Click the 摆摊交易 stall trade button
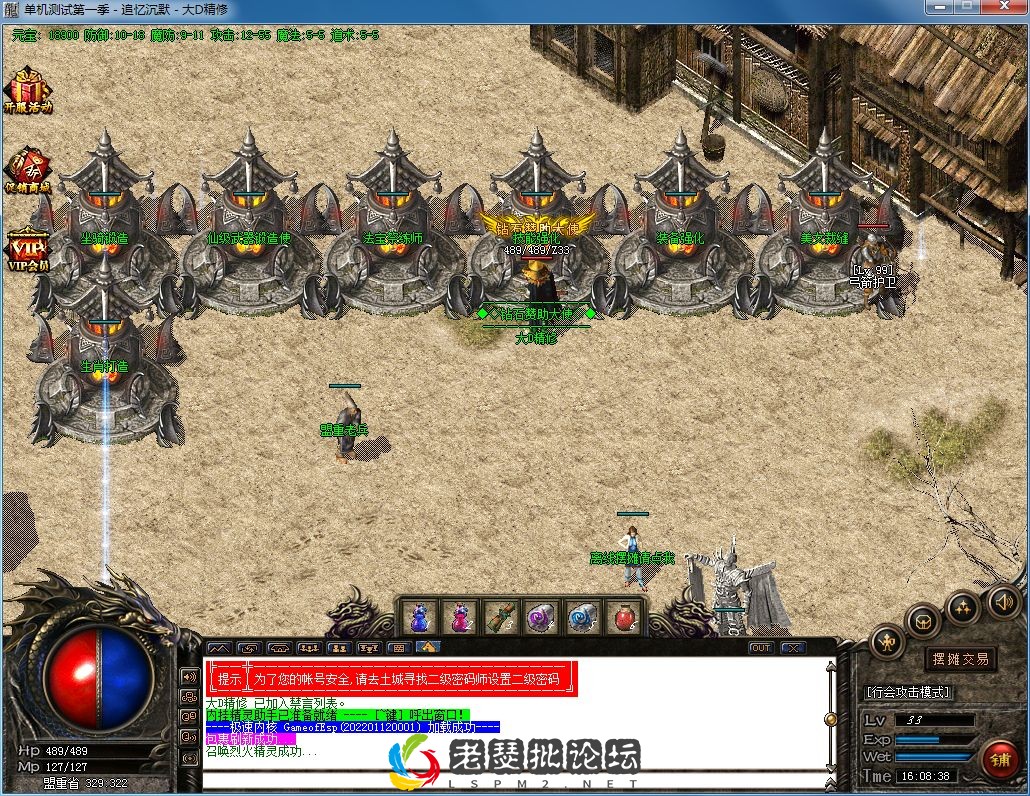 coord(960,659)
